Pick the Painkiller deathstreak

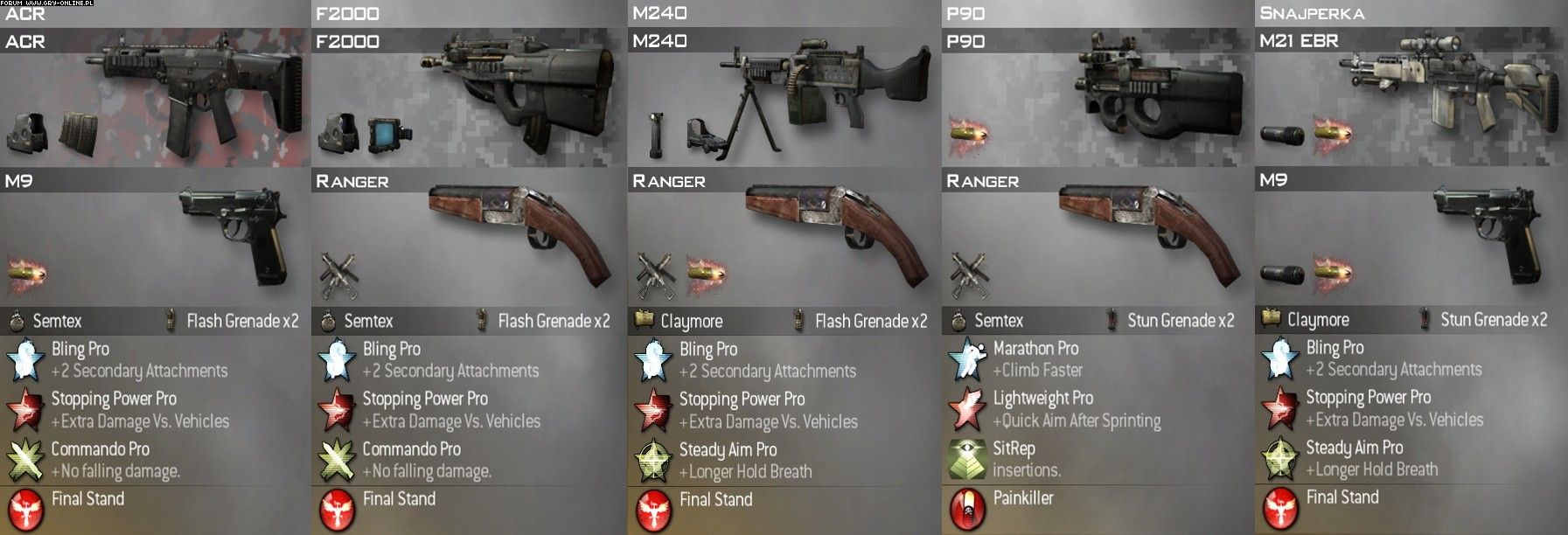pos(1023,498)
